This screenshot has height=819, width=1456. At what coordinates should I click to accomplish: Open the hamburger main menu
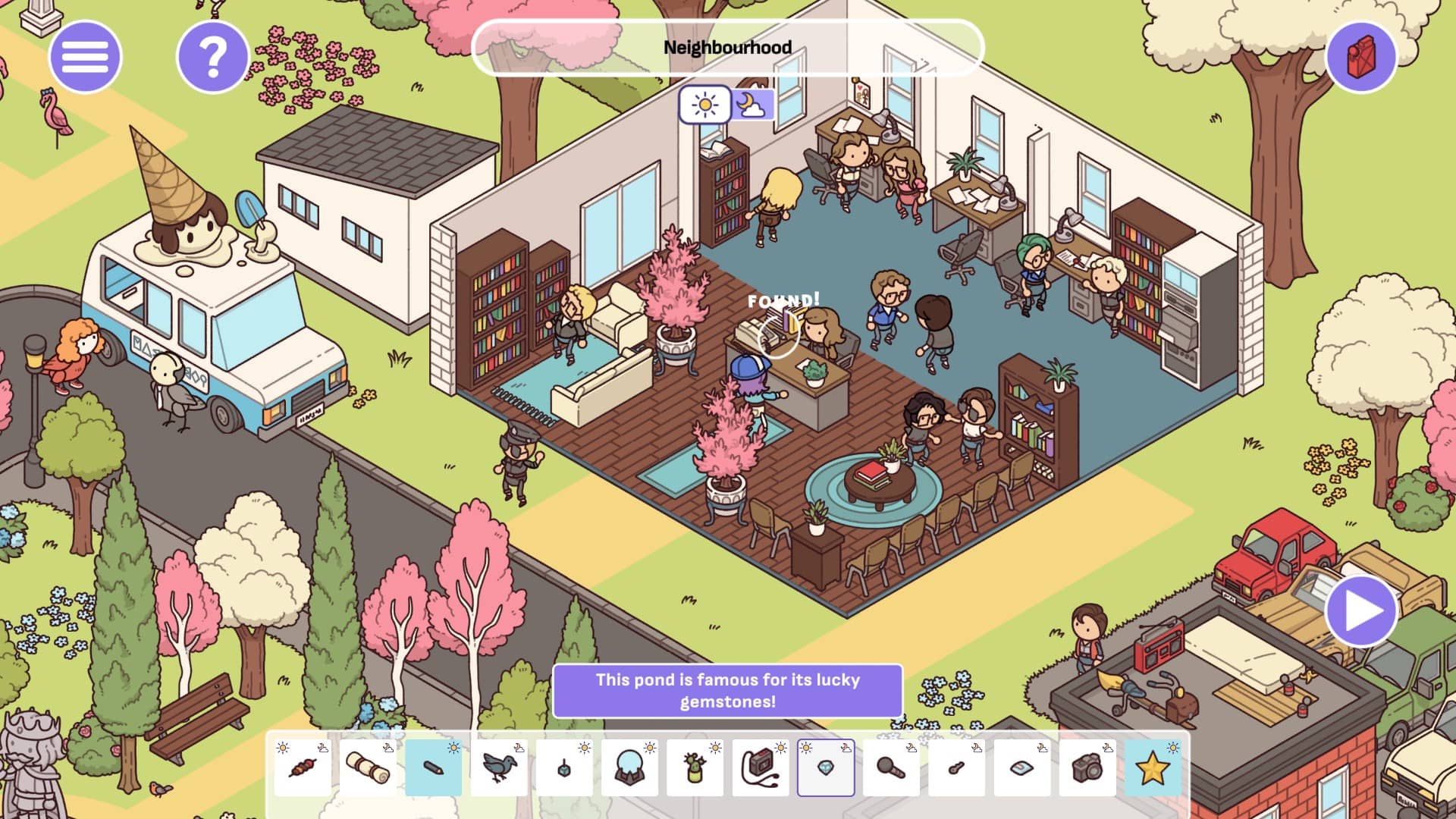point(85,57)
